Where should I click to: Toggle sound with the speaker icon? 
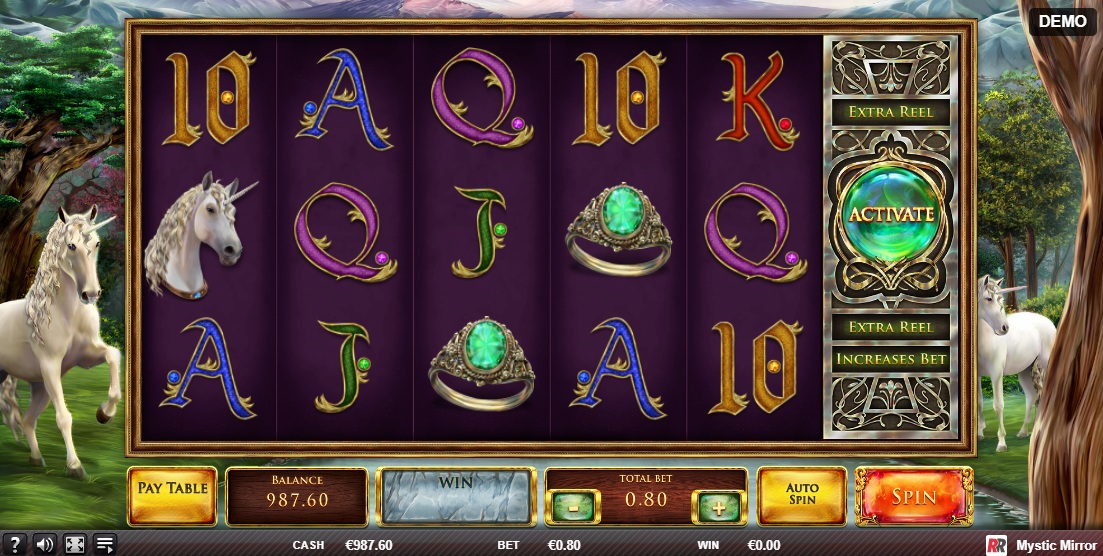coord(44,545)
